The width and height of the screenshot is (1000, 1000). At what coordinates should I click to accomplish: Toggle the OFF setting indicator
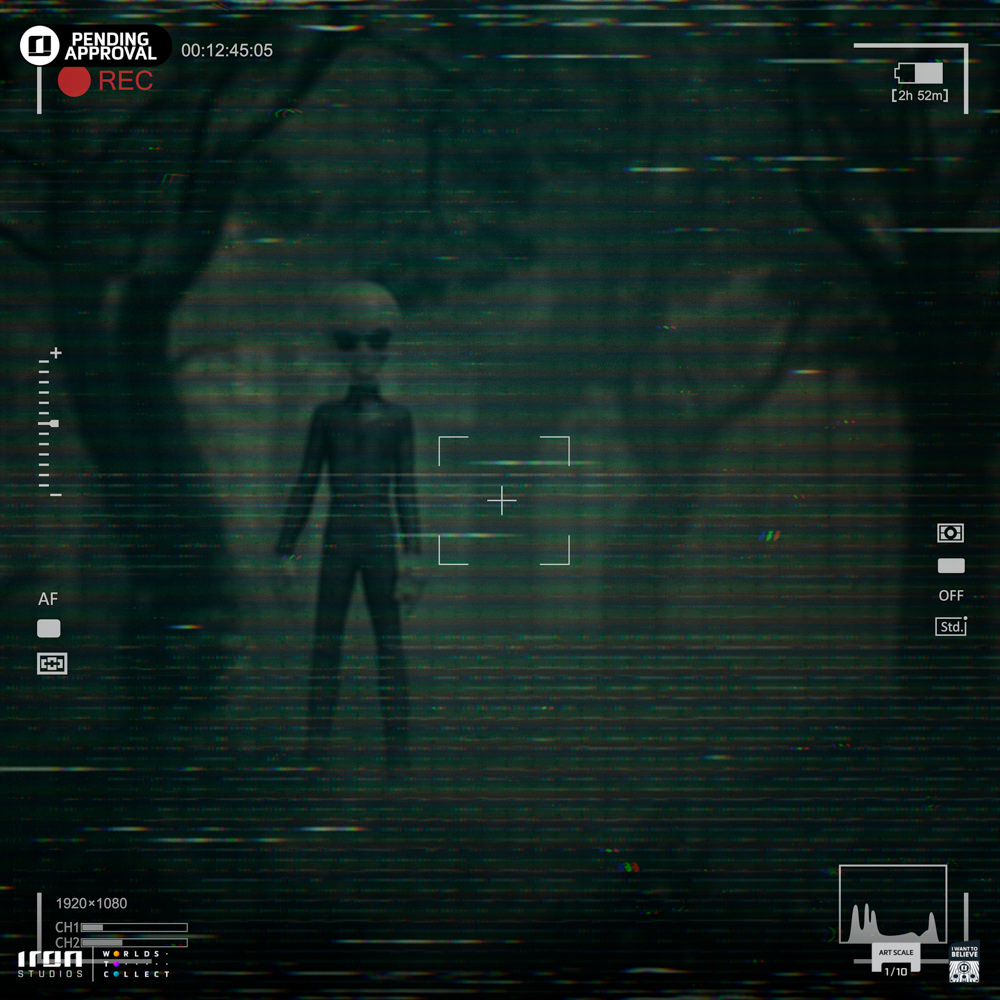(951, 595)
